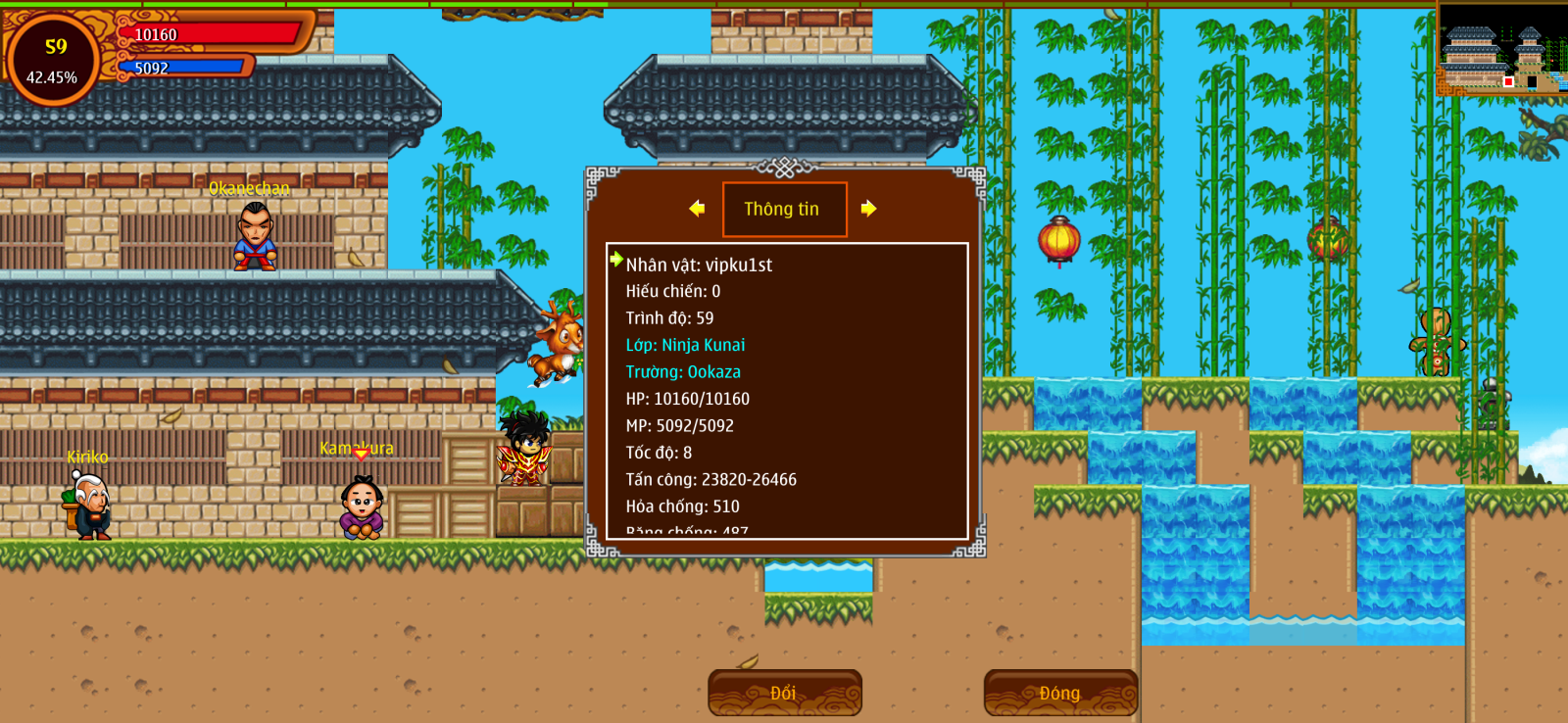Select the Nhân vật: vipku1st row
This screenshot has width=1568, height=723.
tap(699, 265)
